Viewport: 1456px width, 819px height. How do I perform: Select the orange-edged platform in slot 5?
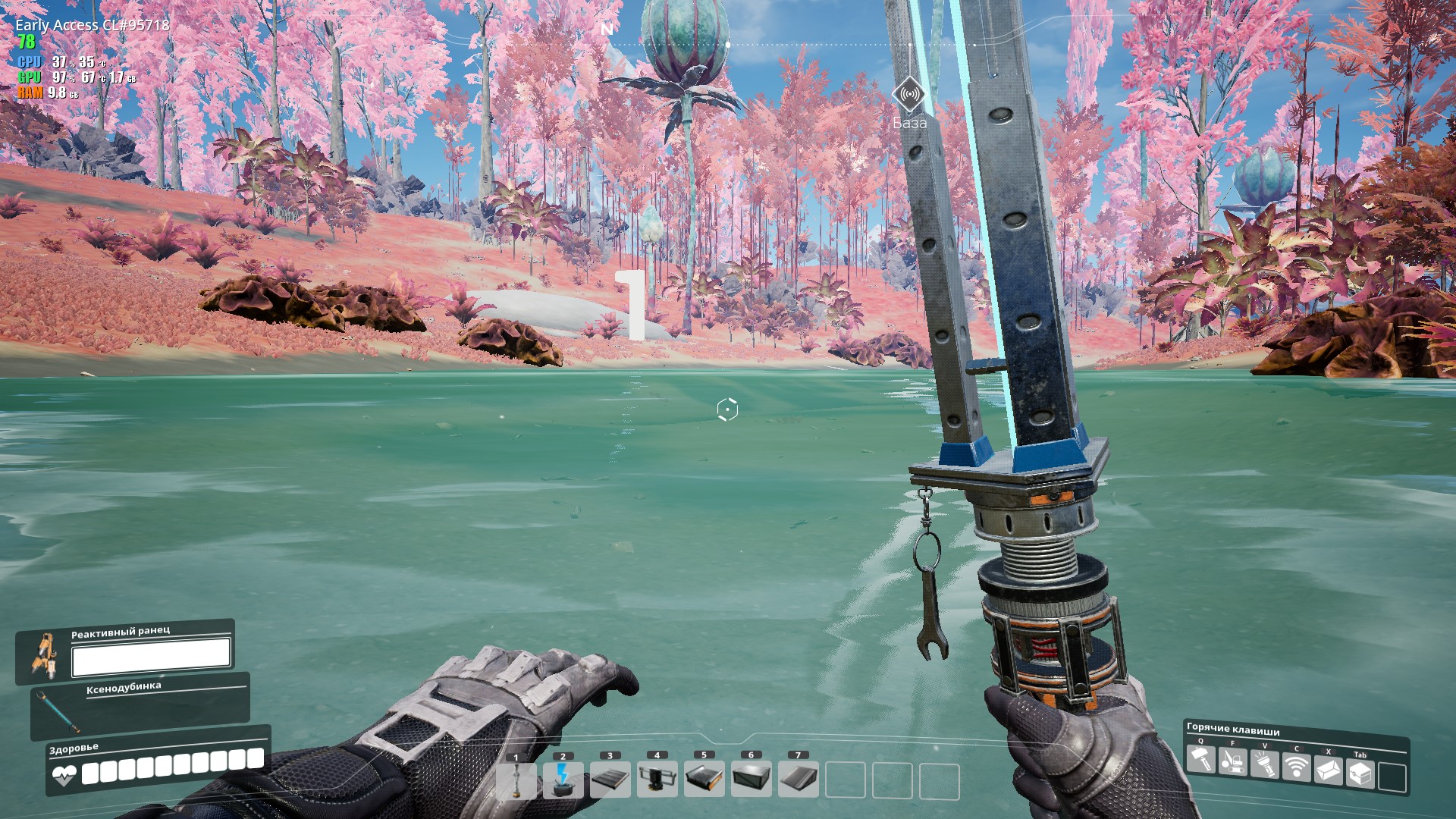coord(704,780)
